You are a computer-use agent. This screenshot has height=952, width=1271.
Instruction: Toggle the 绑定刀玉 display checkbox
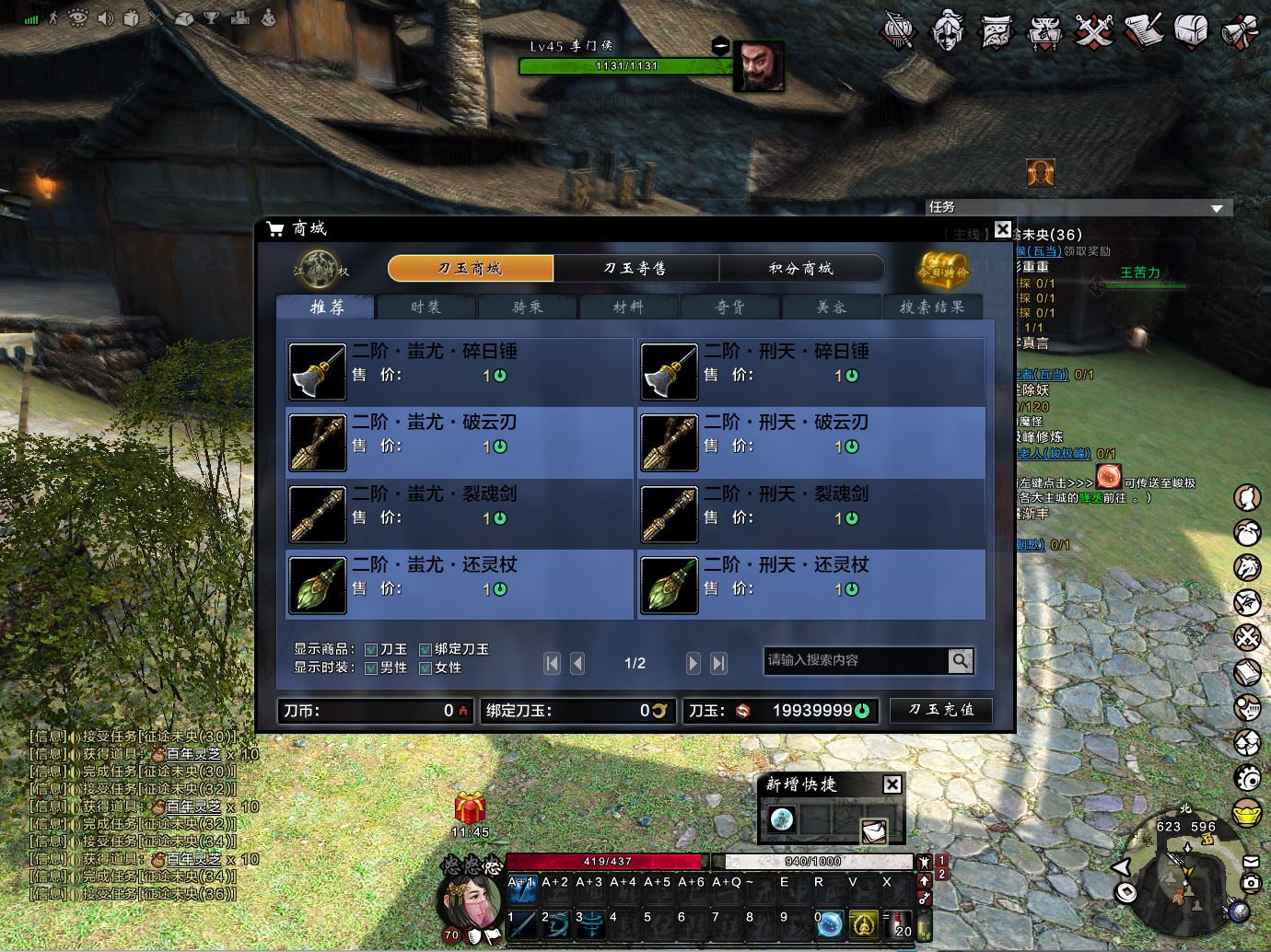426,650
